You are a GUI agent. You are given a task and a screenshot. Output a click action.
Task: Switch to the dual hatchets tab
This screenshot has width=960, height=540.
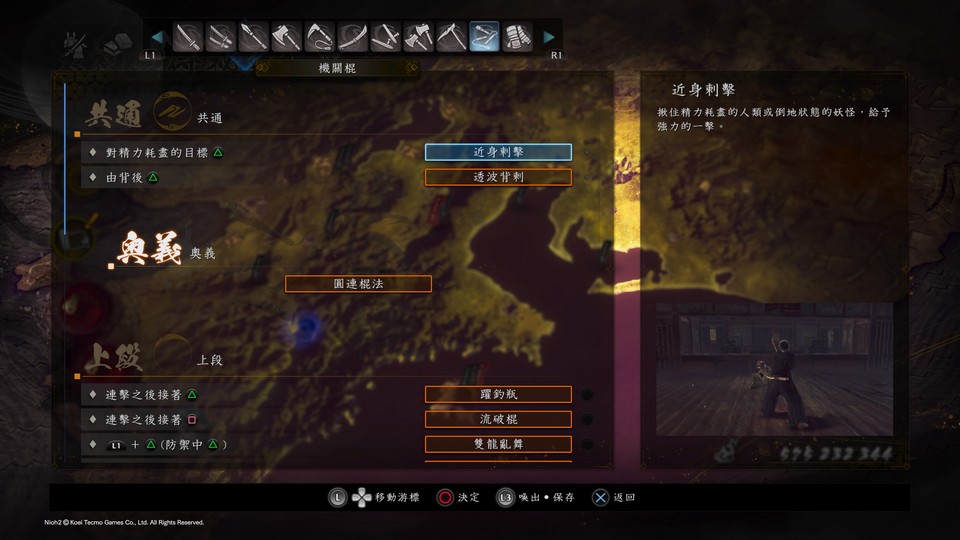point(418,38)
